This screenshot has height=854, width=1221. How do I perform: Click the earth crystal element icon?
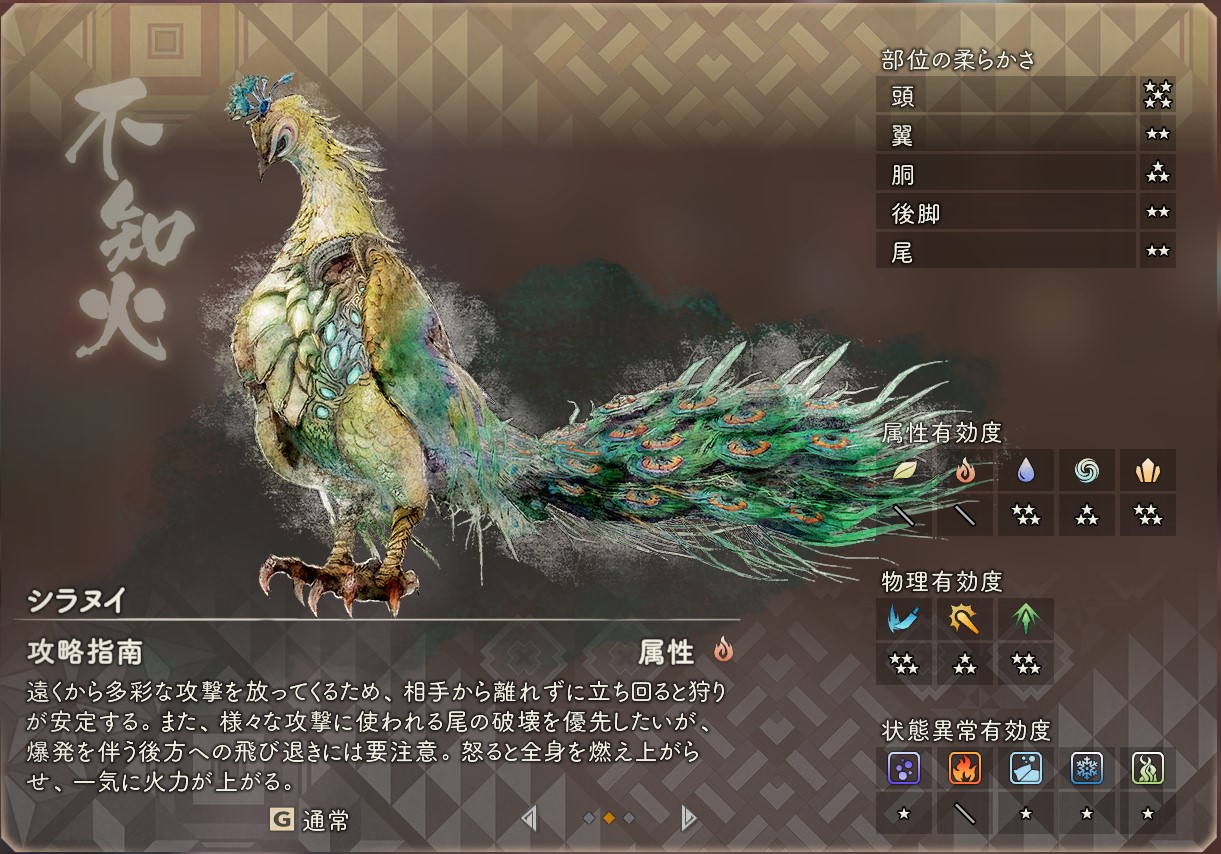pos(1148,470)
